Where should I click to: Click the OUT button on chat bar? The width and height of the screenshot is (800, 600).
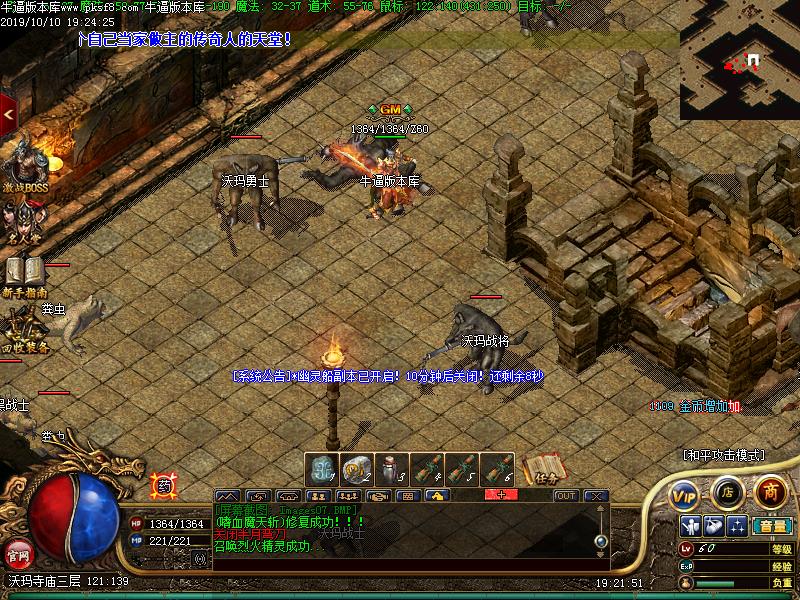pyautogui.click(x=566, y=495)
